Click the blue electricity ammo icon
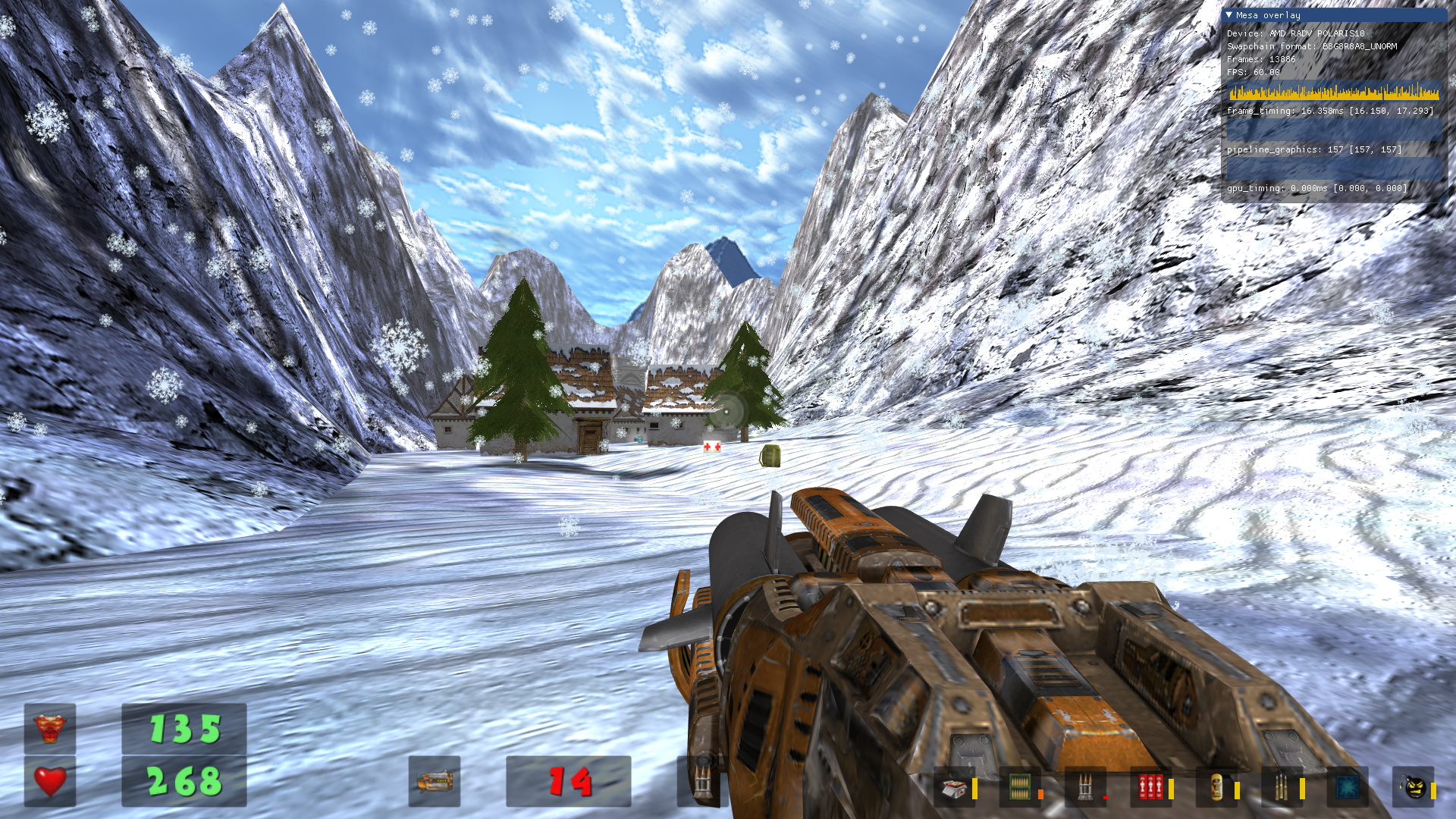The image size is (1456, 819). pos(1347,789)
